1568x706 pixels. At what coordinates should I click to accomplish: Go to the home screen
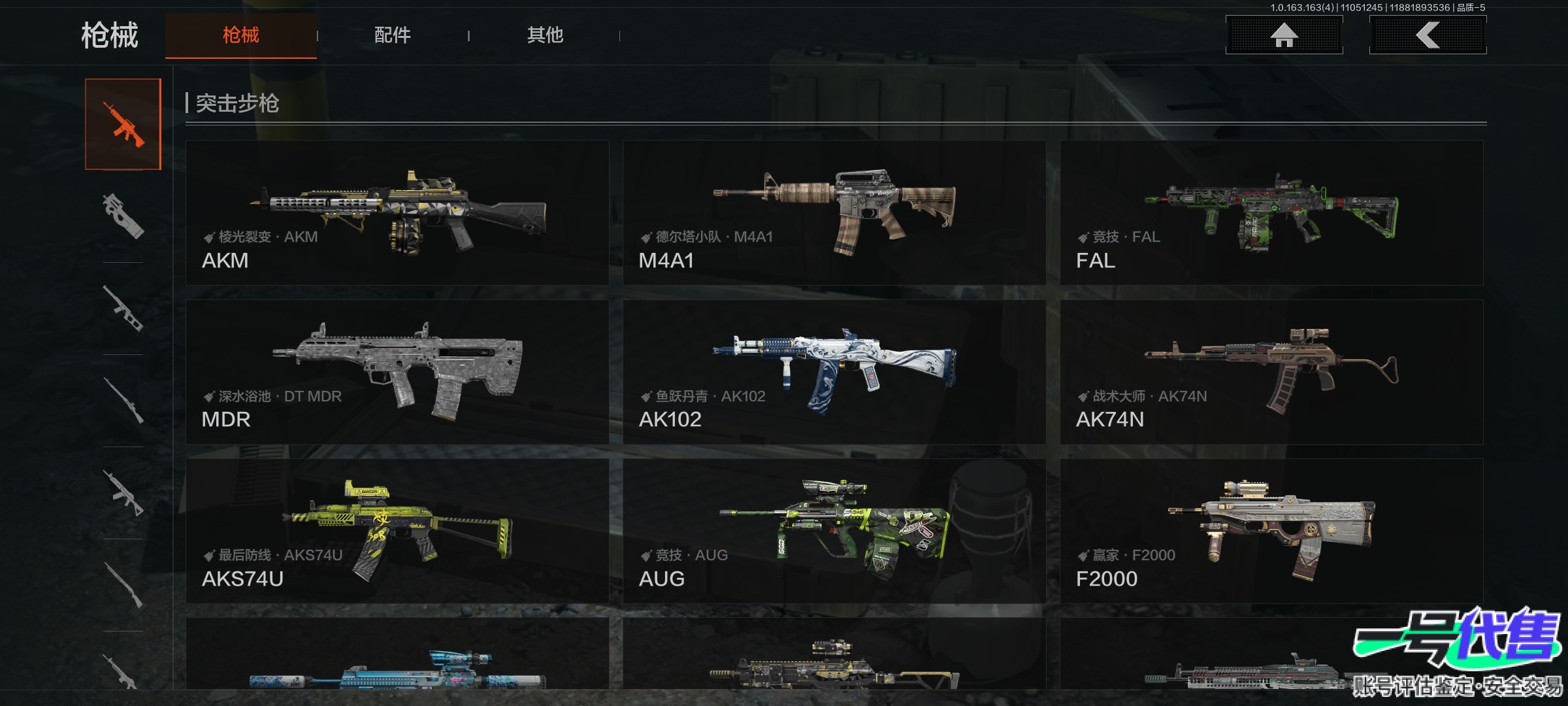(x=1284, y=35)
